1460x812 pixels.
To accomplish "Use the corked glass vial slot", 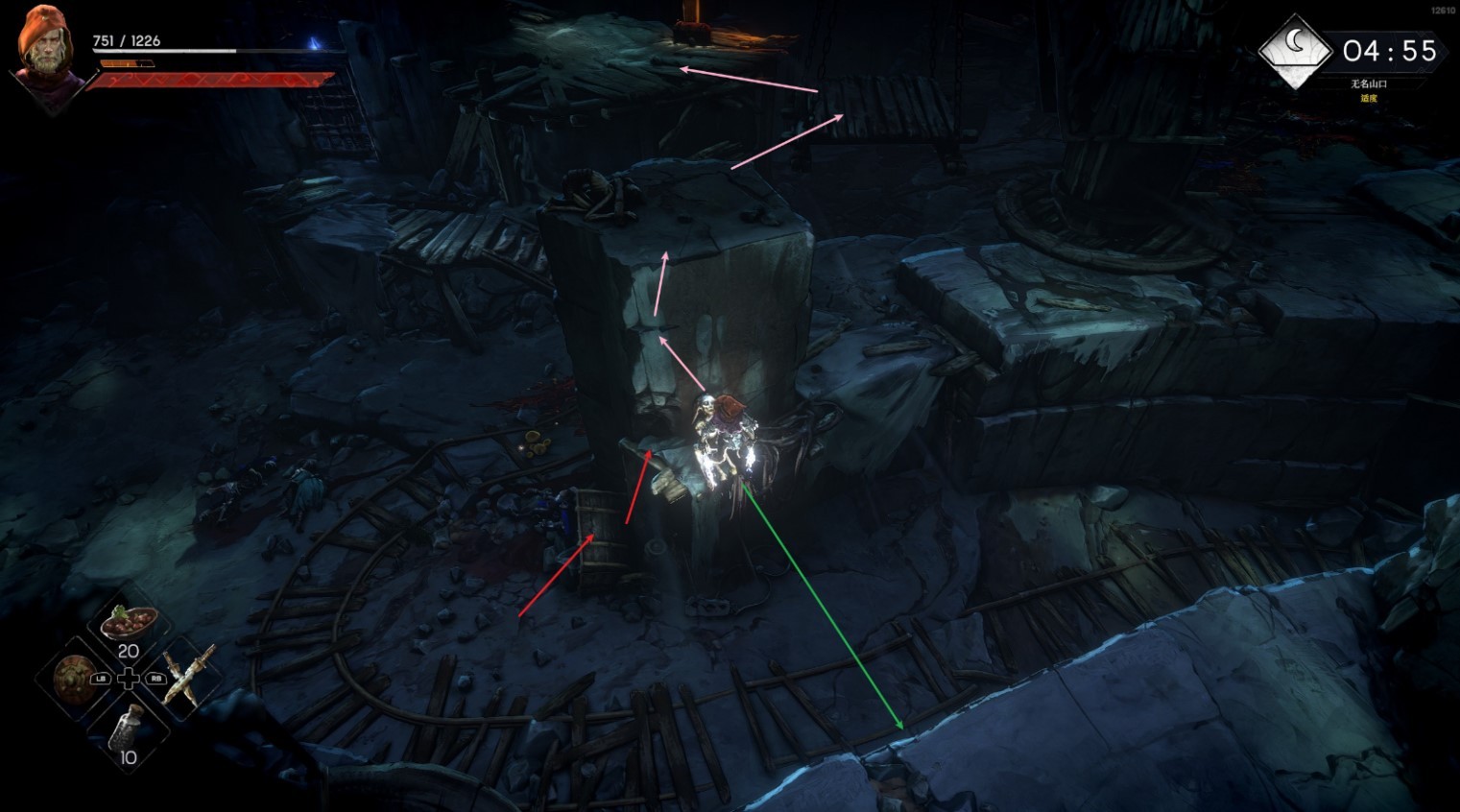I will point(128,731).
